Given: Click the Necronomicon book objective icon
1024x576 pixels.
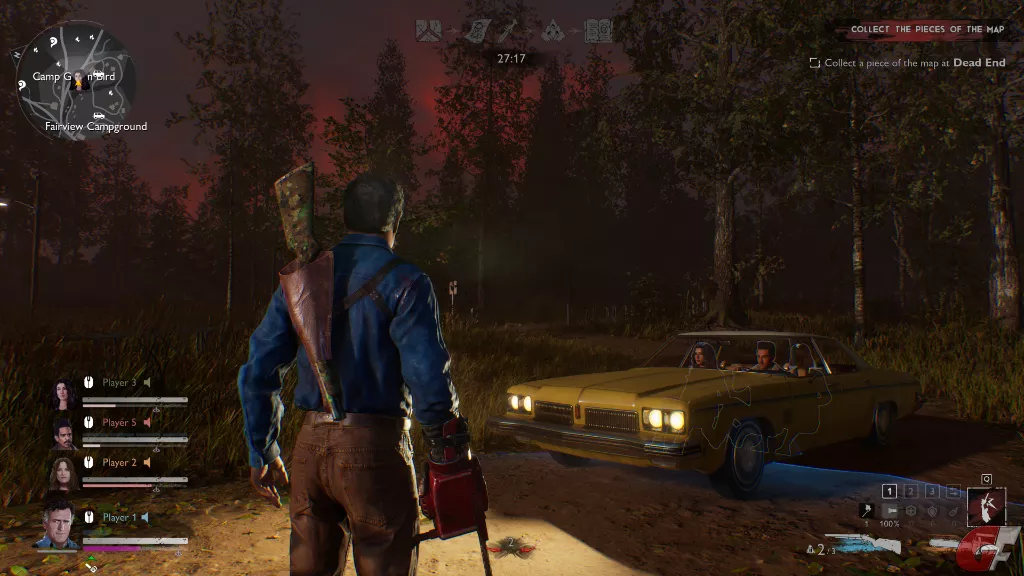Looking at the screenshot, I should coord(597,32).
